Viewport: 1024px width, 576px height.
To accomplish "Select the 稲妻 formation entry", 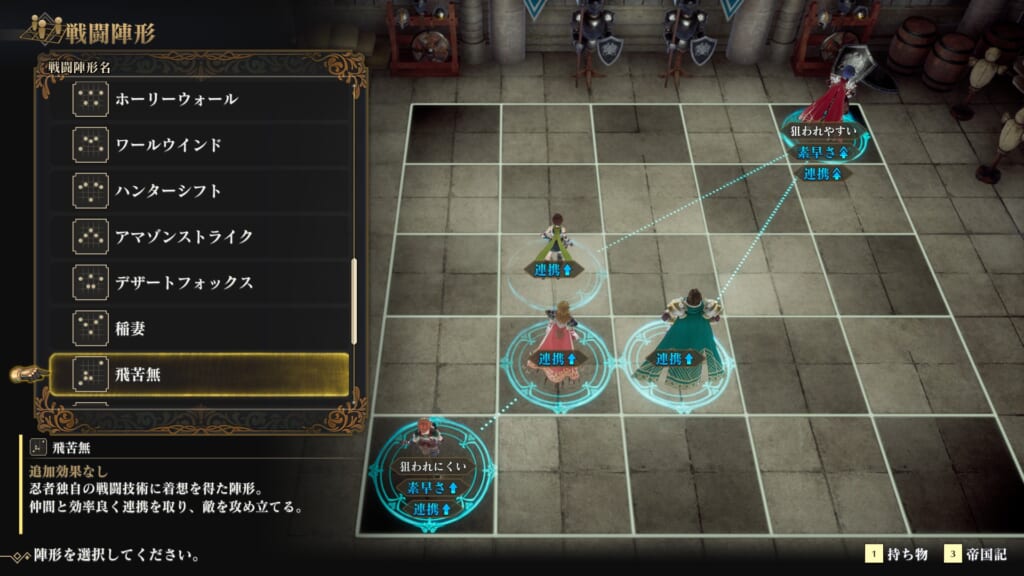I will click(200, 327).
